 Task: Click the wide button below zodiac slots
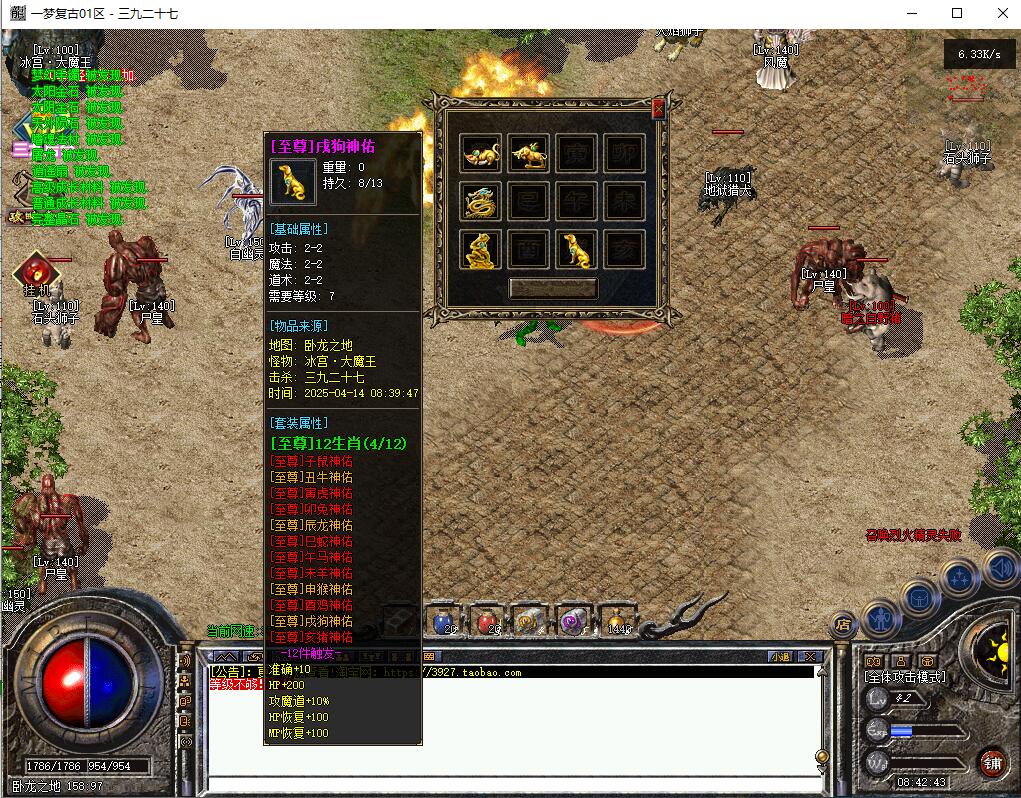553,288
